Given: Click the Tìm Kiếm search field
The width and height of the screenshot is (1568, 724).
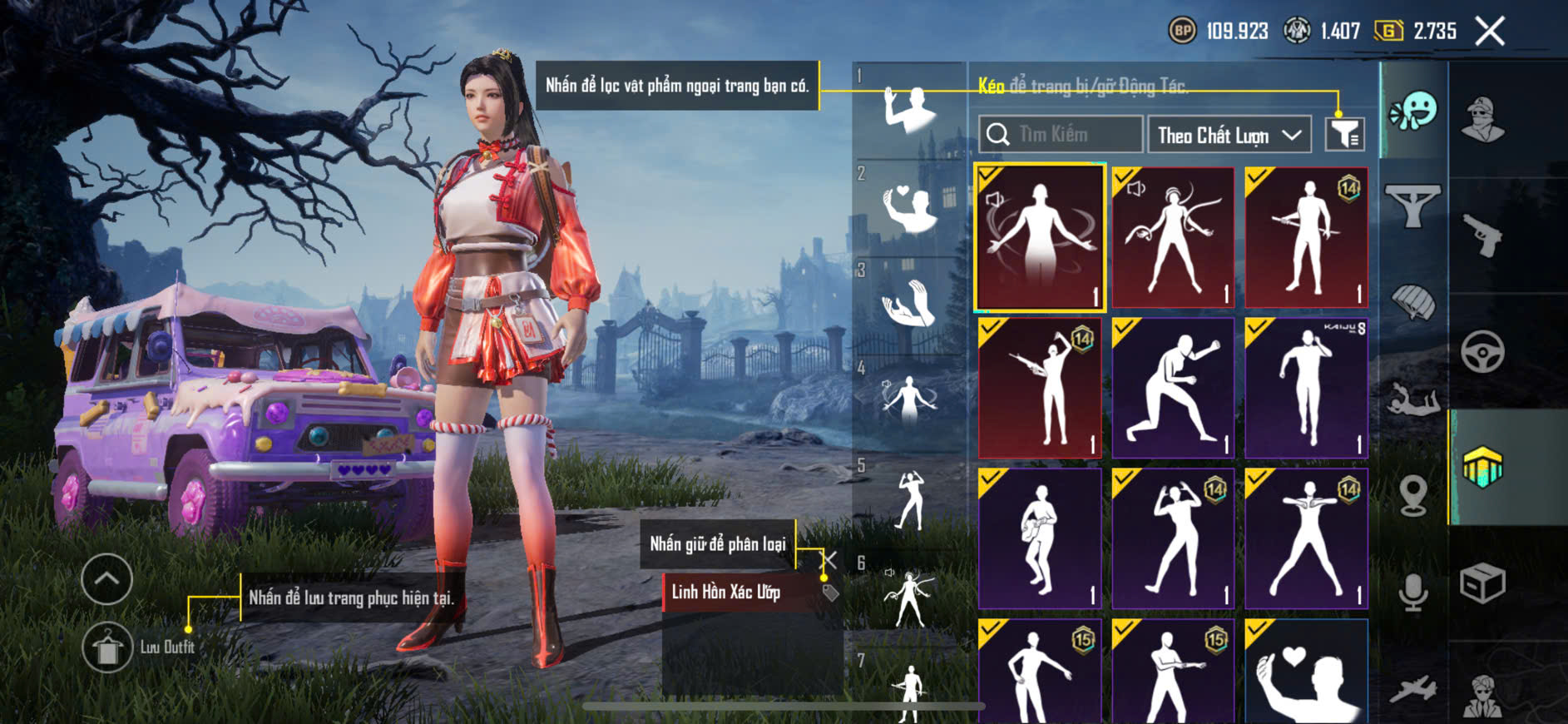Looking at the screenshot, I should (x=1061, y=135).
